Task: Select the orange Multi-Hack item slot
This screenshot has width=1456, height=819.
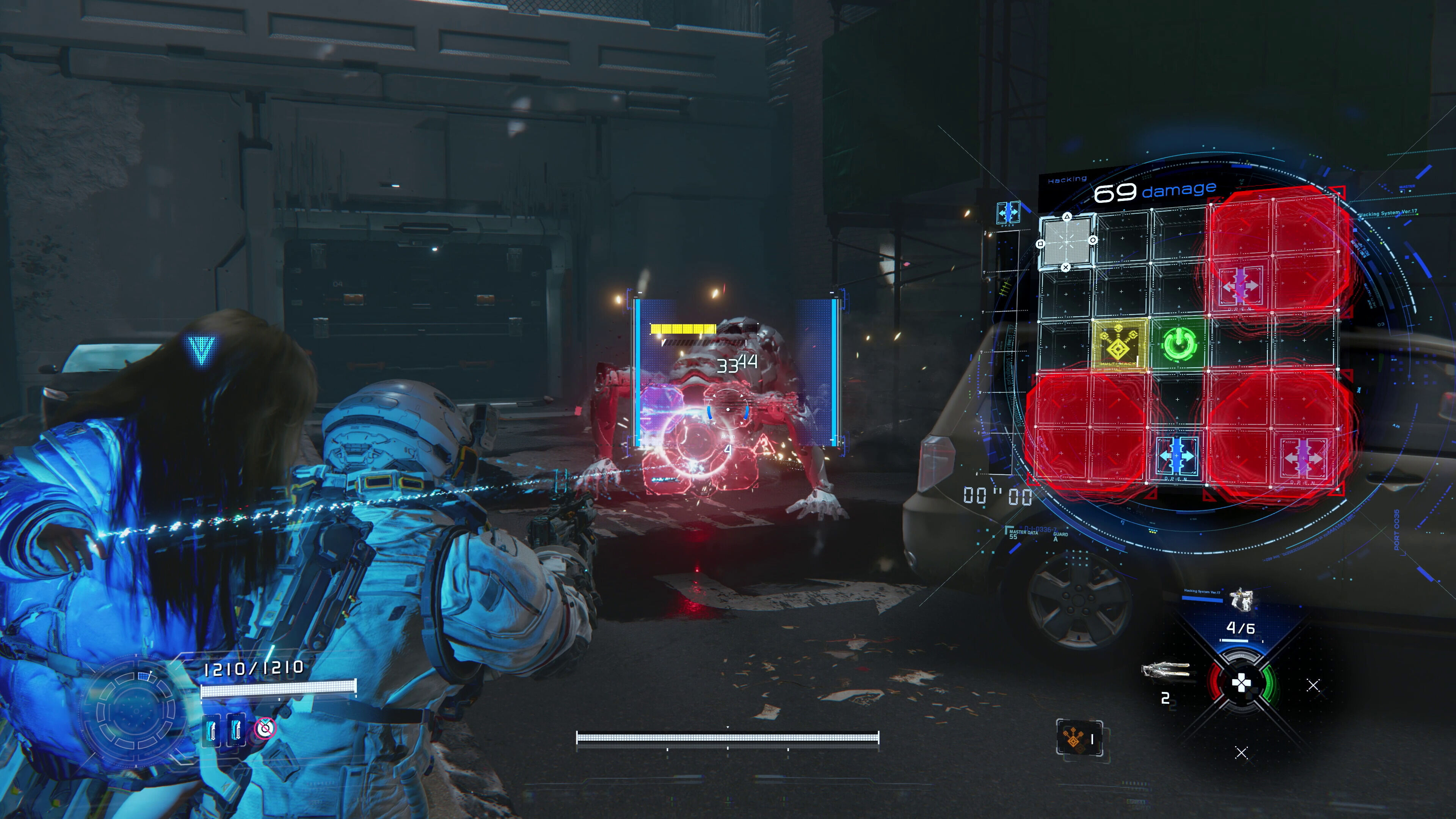Action: click(x=1079, y=738)
